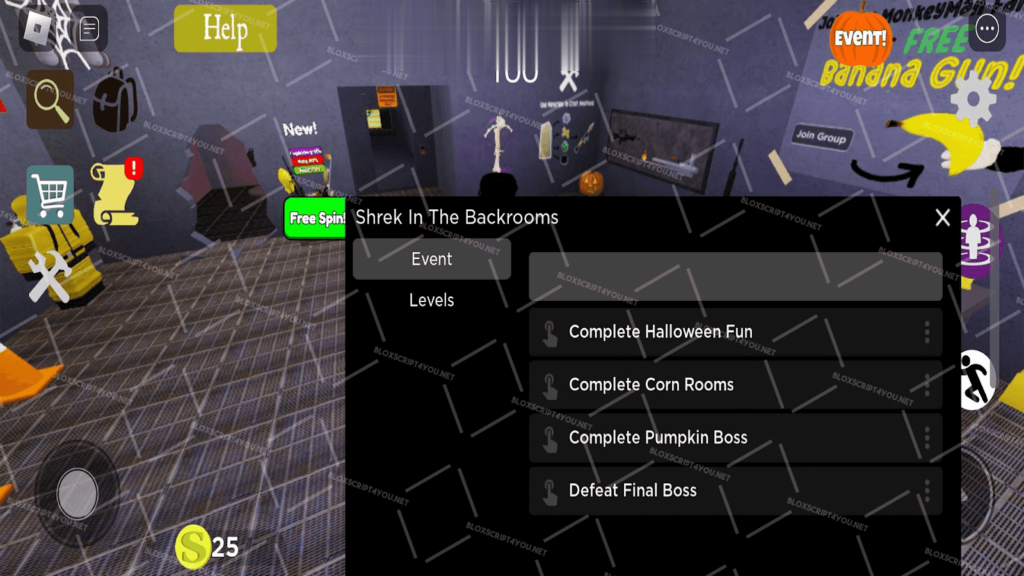Switch to the Event tab
Image resolution: width=1024 pixels, height=576 pixels.
pos(431,259)
